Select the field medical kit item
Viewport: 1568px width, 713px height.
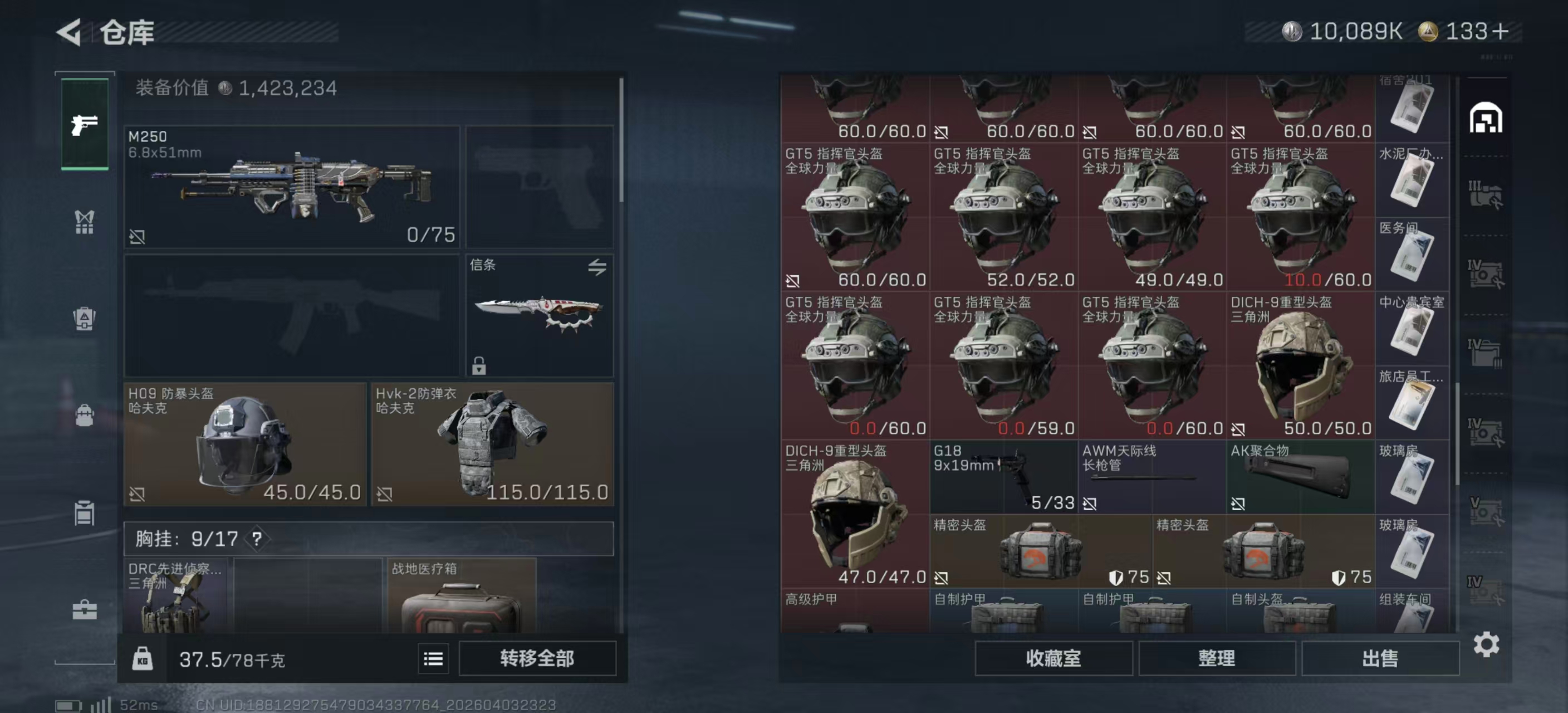[462, 597]
